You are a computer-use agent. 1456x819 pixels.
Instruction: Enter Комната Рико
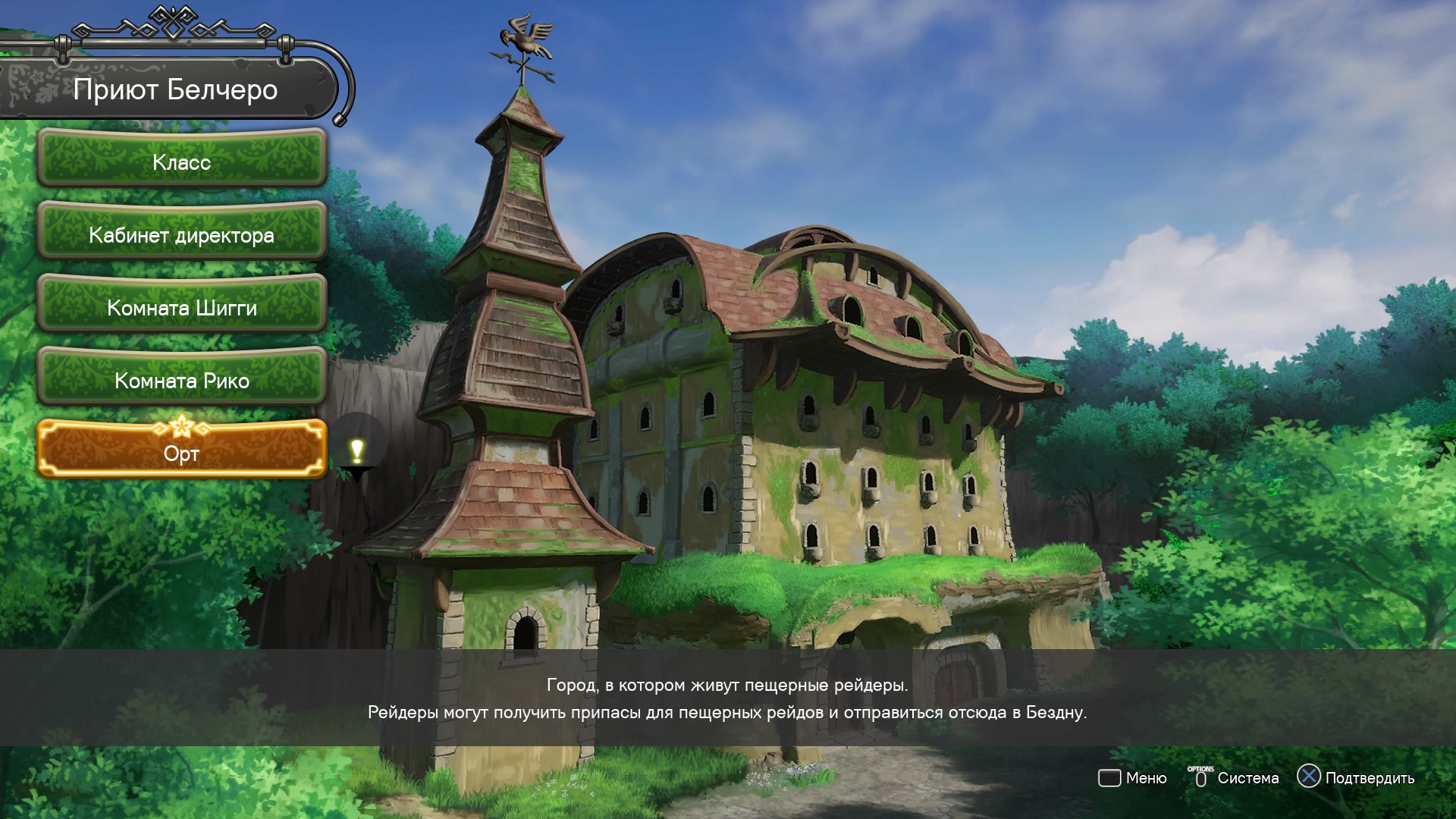click(182, 381)
